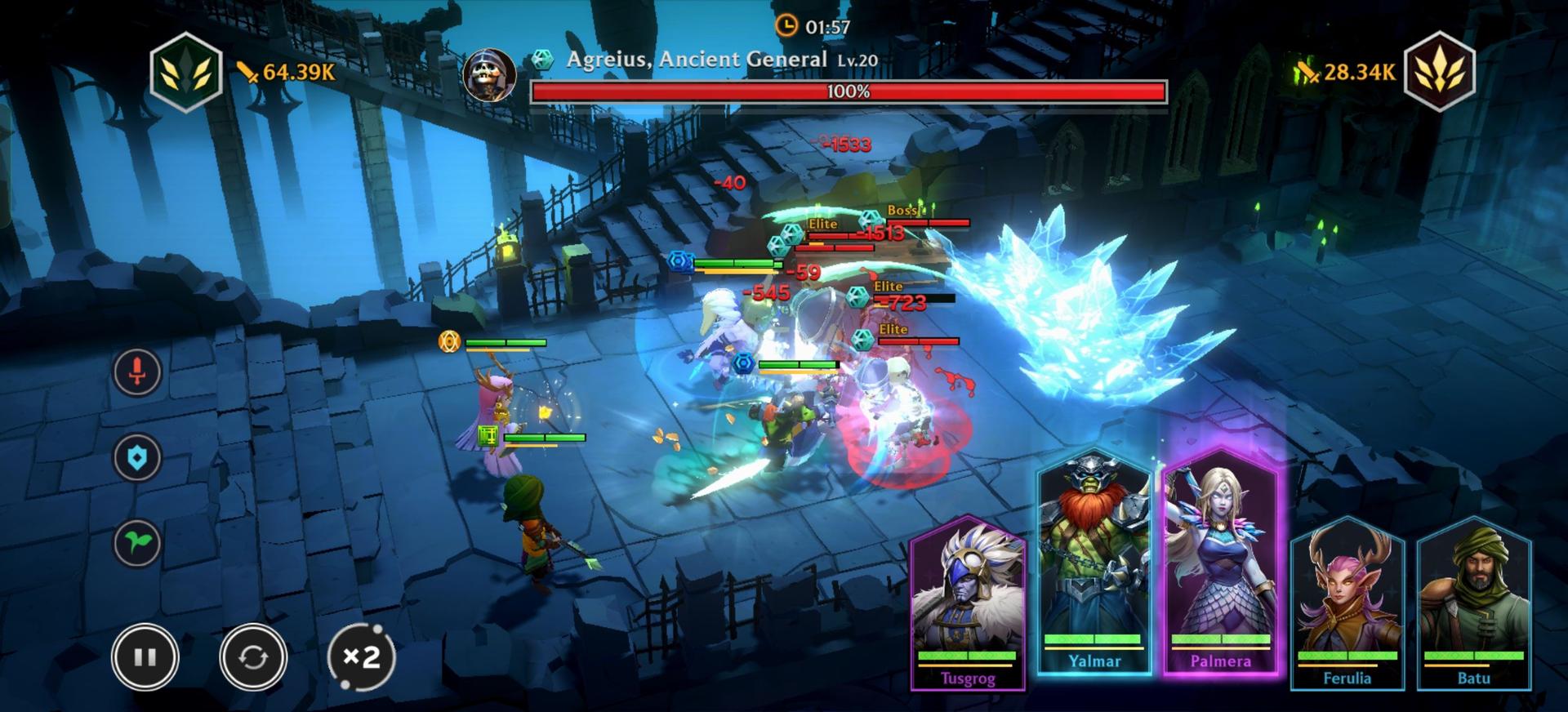The height and width of the screenshot is (712, 1568).
Task: Activate the green leaf support stance
Action: (x=137, y=543)
